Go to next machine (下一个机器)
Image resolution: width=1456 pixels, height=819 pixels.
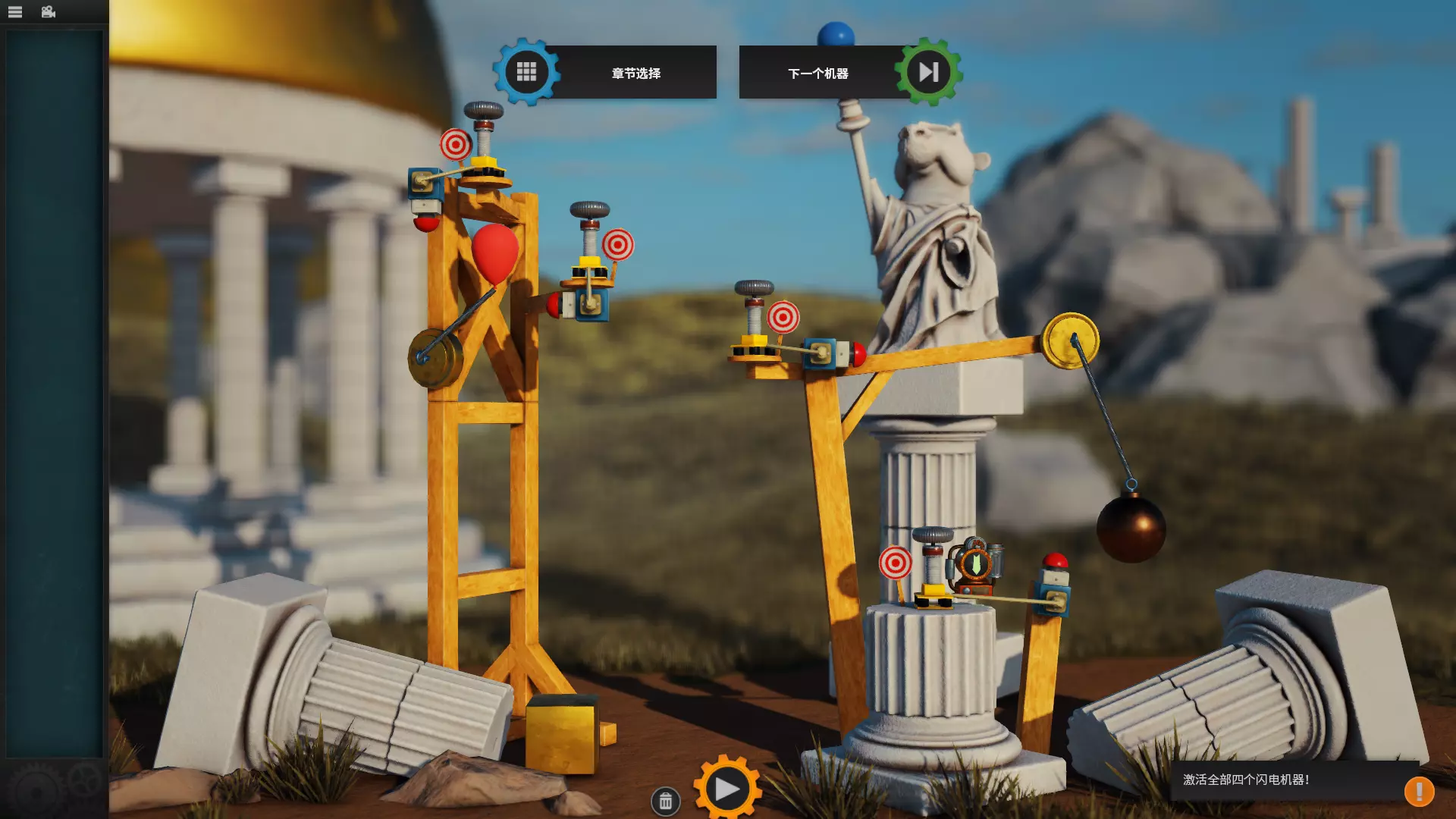click(x=849, y=73)
